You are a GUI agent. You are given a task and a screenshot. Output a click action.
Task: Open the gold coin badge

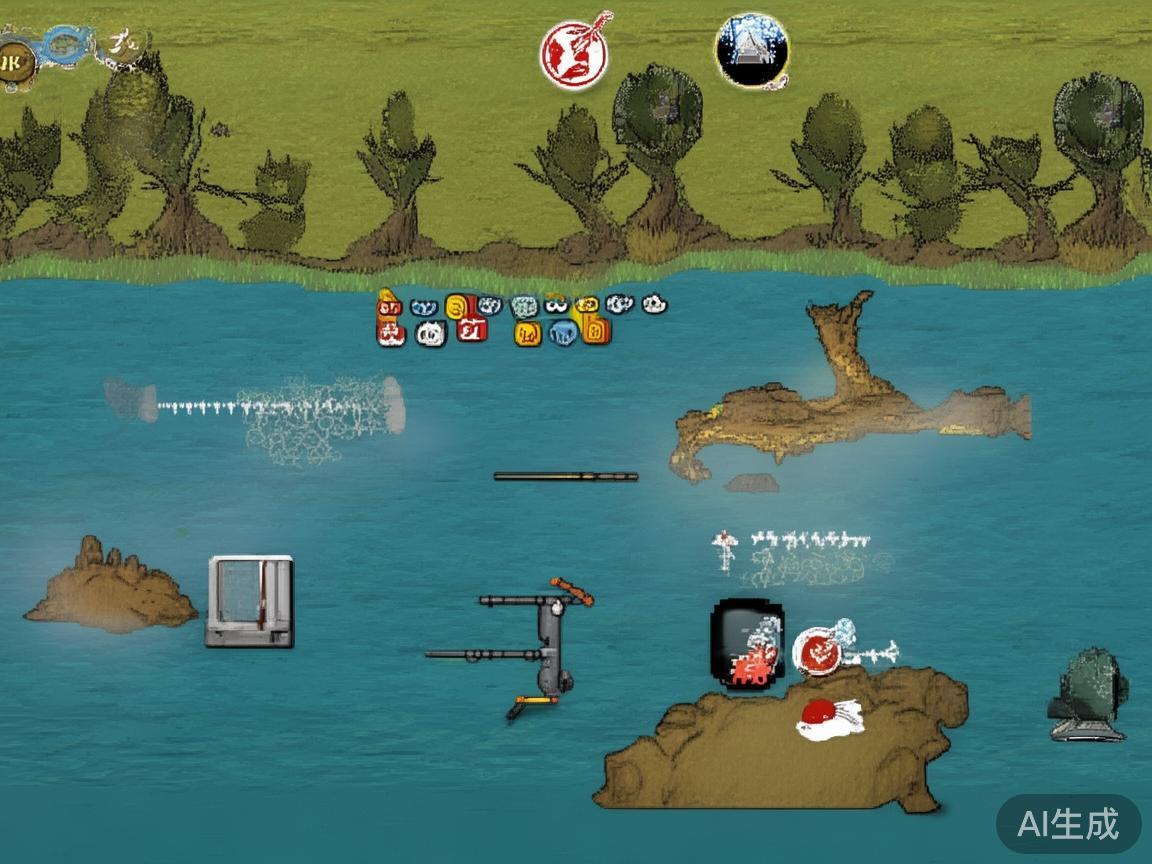15,63
